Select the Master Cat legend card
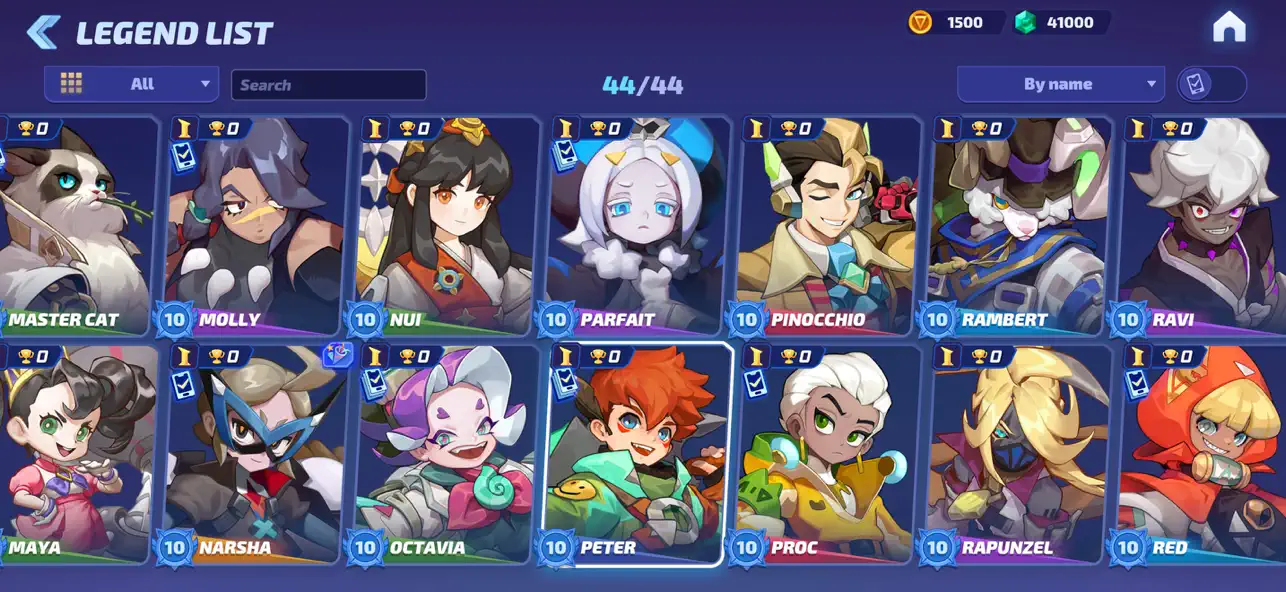1286x592 pixels. pyautogui.click(x=75, y=225)
